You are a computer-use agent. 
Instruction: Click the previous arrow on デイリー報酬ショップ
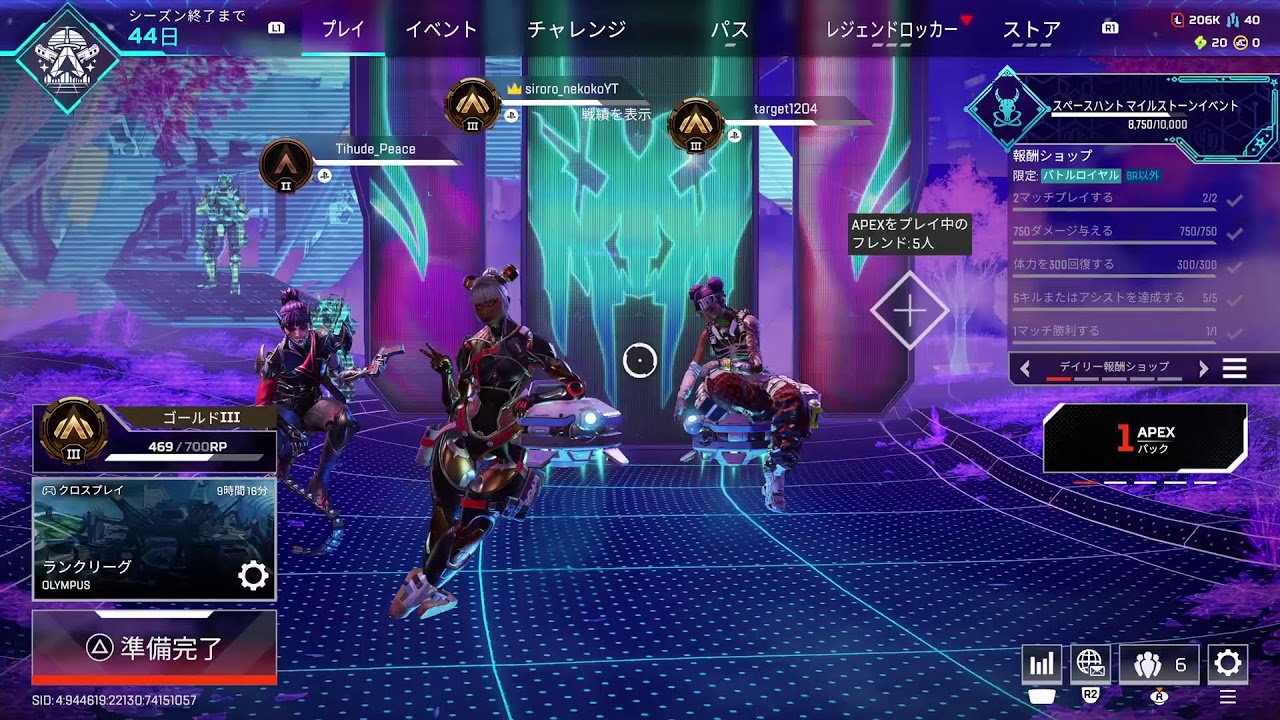pyautogui.click(x=1026, y=368)
